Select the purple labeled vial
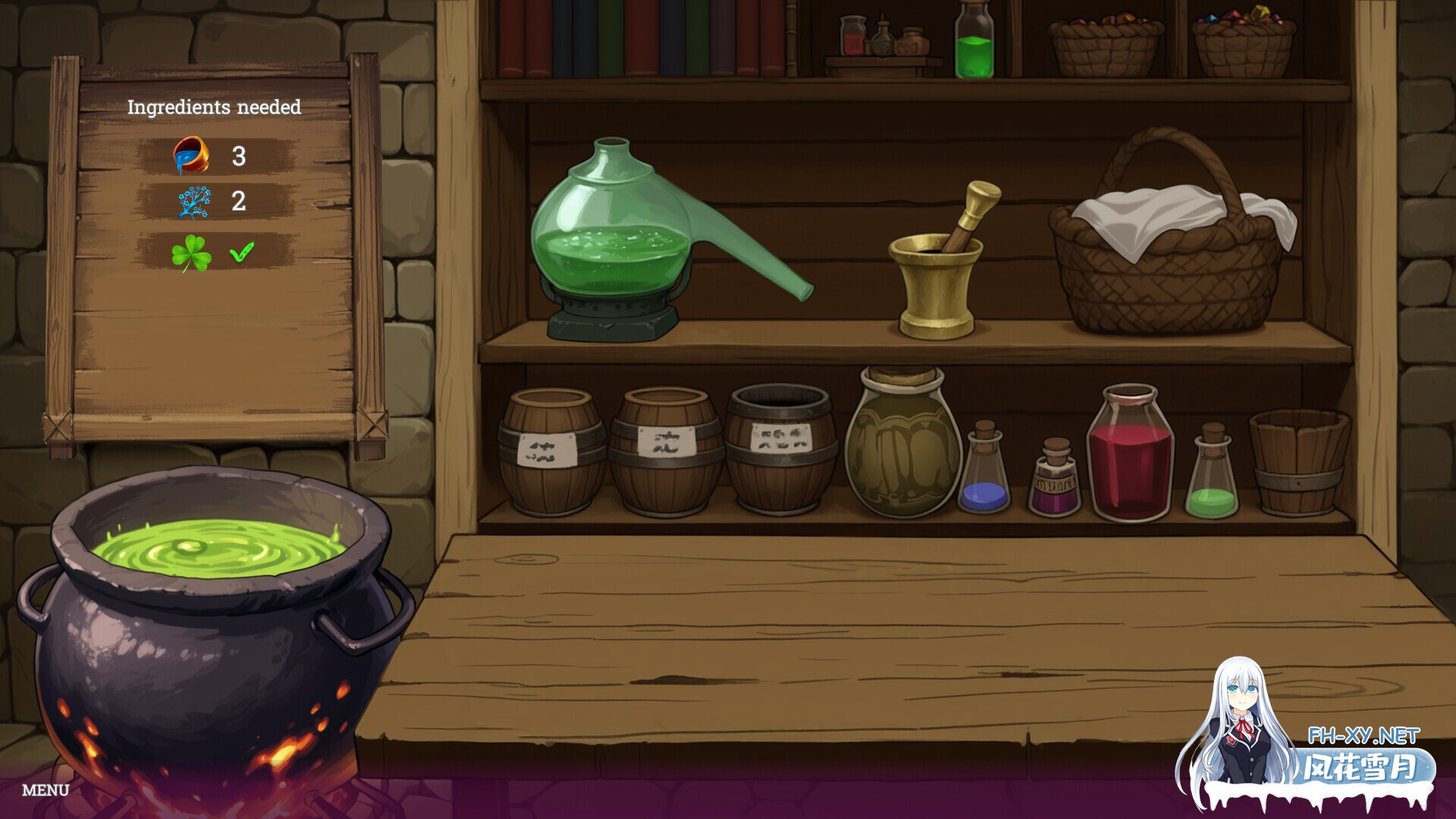The image size is (1456, 819). pos(1055,478)
